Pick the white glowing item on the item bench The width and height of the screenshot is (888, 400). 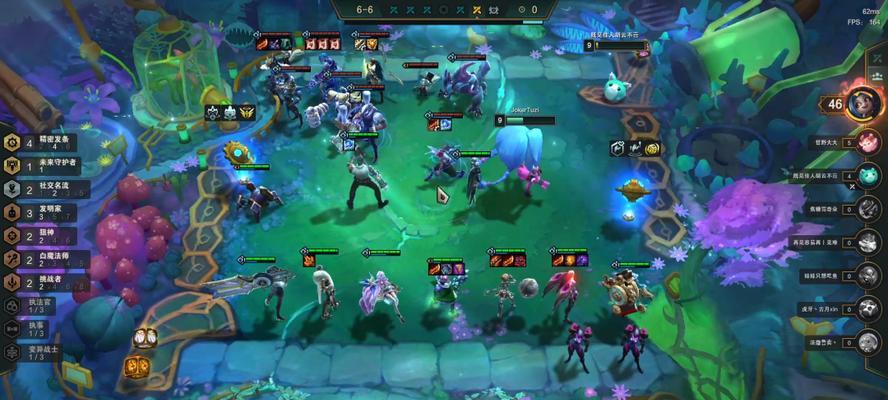[145, 338]
